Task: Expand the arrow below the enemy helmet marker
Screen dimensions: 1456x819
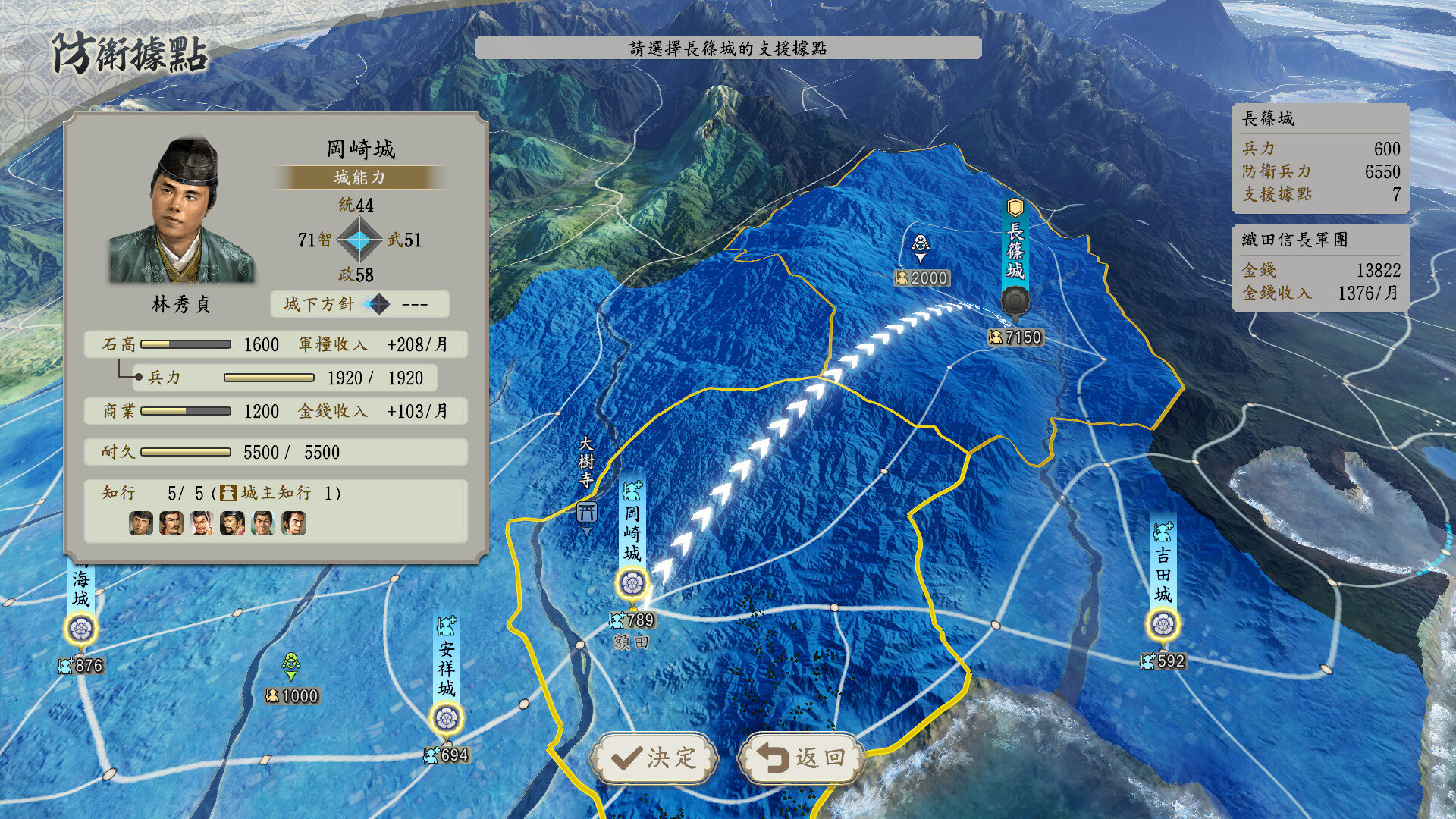Action: [920, 259]
